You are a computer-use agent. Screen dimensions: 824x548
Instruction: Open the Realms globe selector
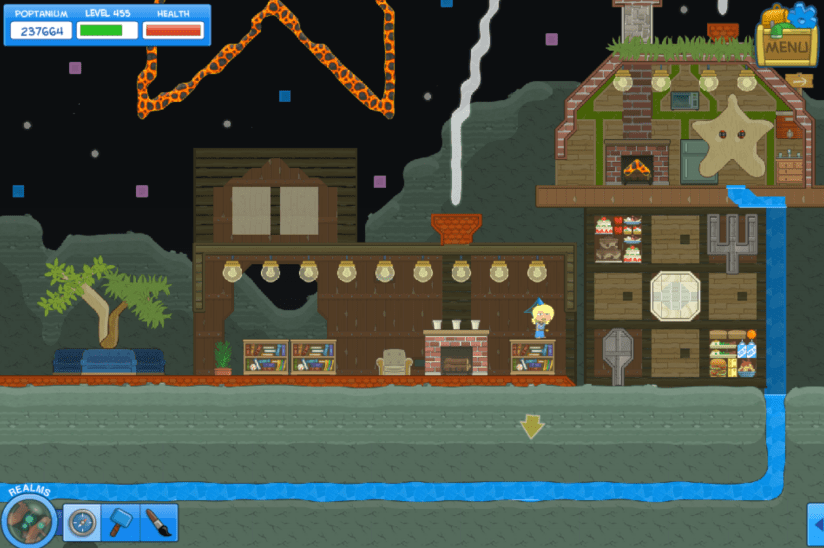(30, 519)
